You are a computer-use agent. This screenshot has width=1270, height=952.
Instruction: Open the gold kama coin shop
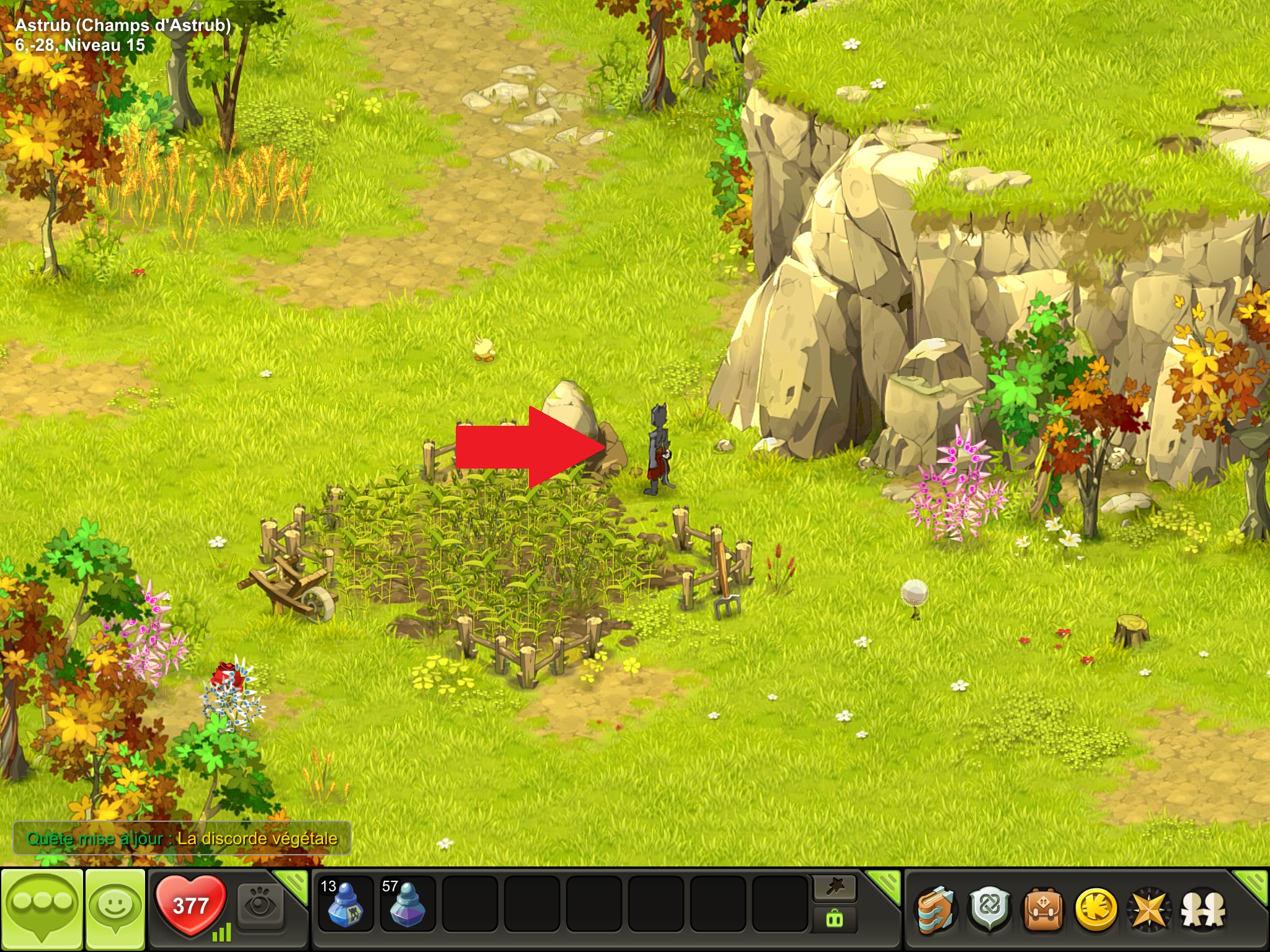coord(1096,910)
